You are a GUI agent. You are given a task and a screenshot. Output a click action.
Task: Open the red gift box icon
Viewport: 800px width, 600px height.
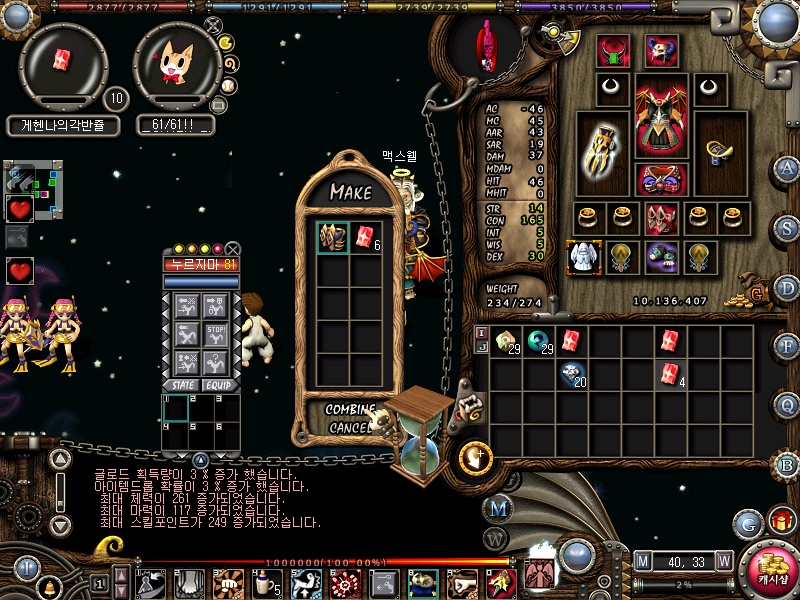tap(781, 521)
